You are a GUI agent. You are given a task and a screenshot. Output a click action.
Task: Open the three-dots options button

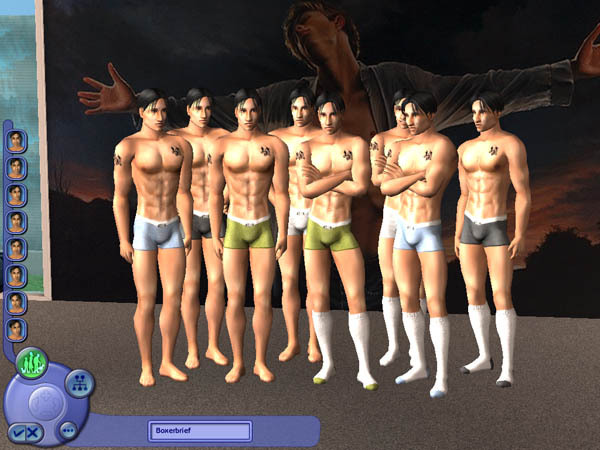pos(69,430)
